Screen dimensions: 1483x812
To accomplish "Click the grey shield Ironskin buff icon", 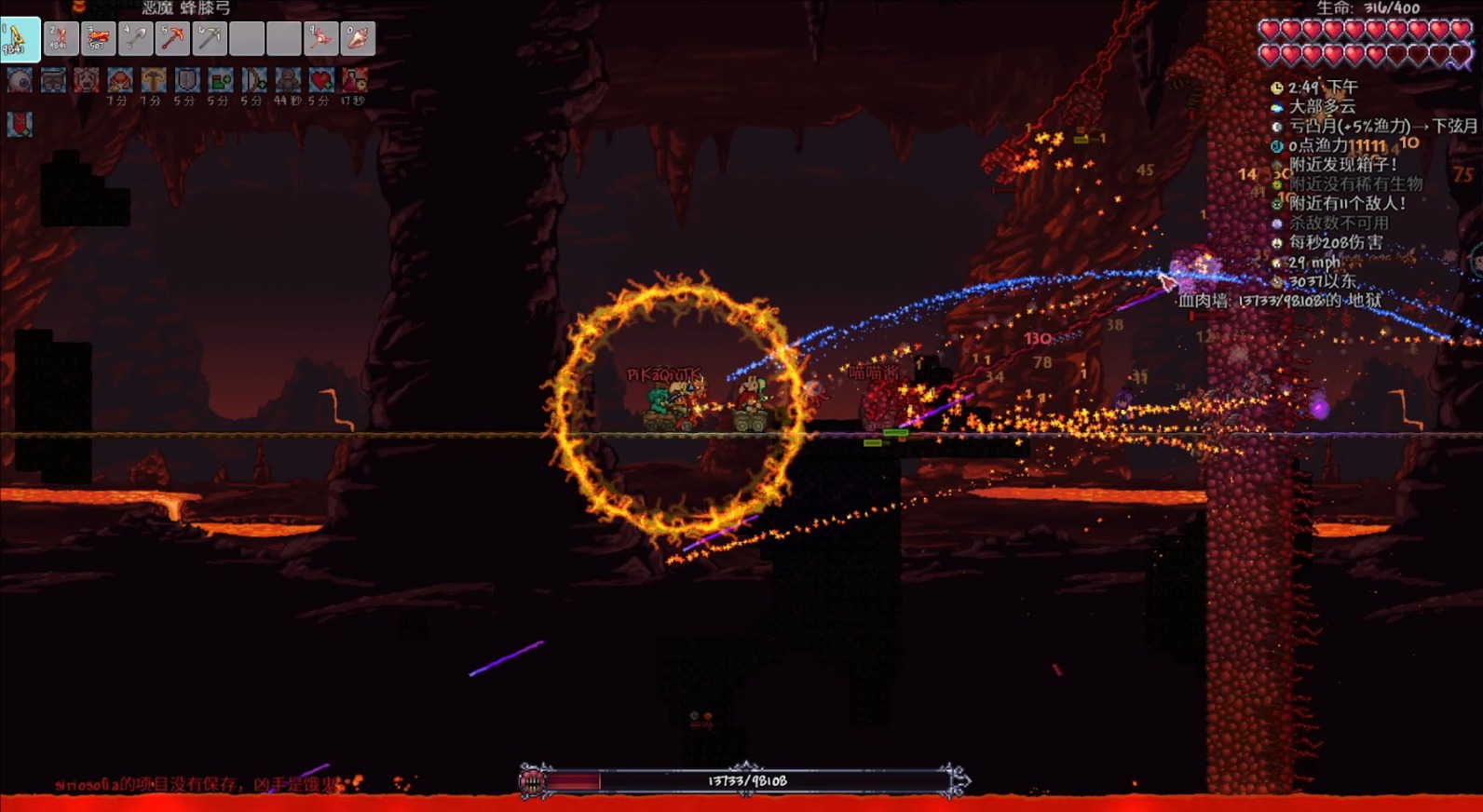I will click(187, 80).
